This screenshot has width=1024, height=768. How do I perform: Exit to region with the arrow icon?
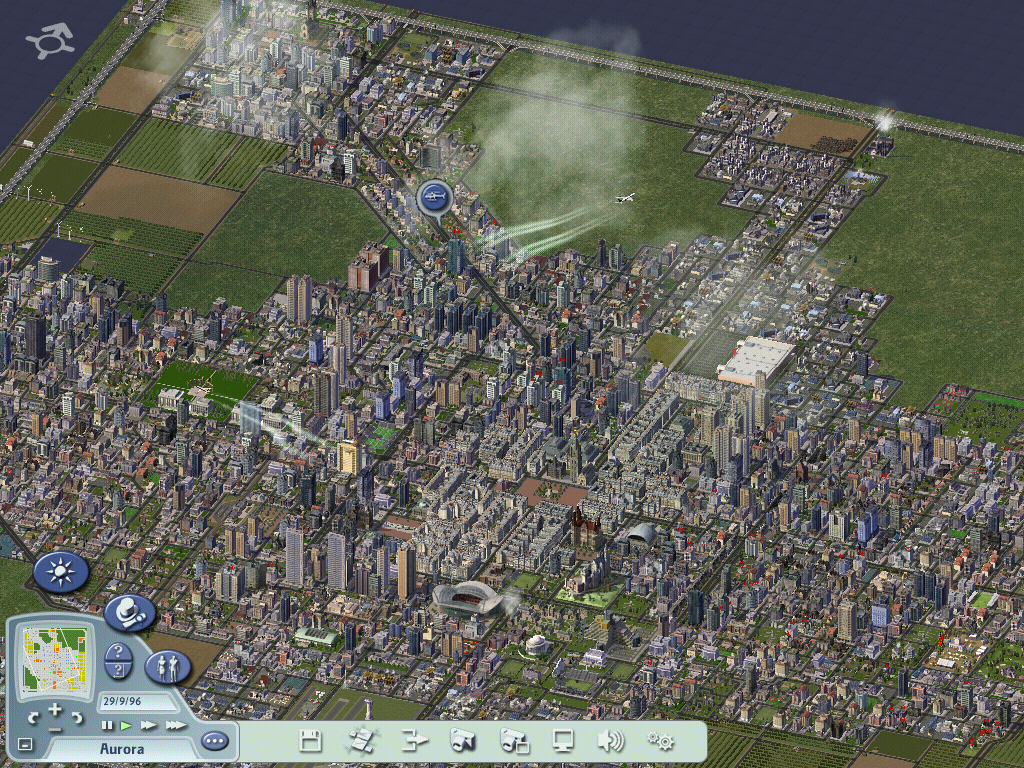coord(413,741)
